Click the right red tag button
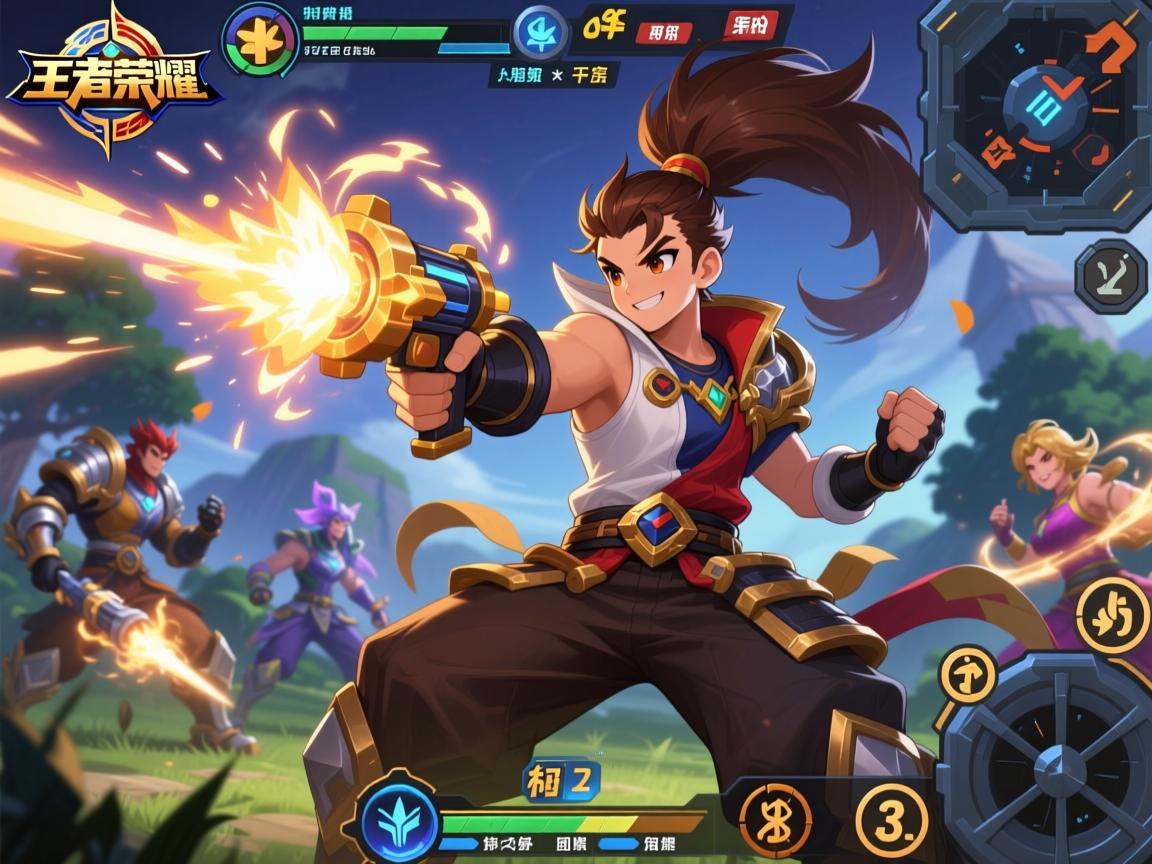1152x864 pixels. (749, 25)
